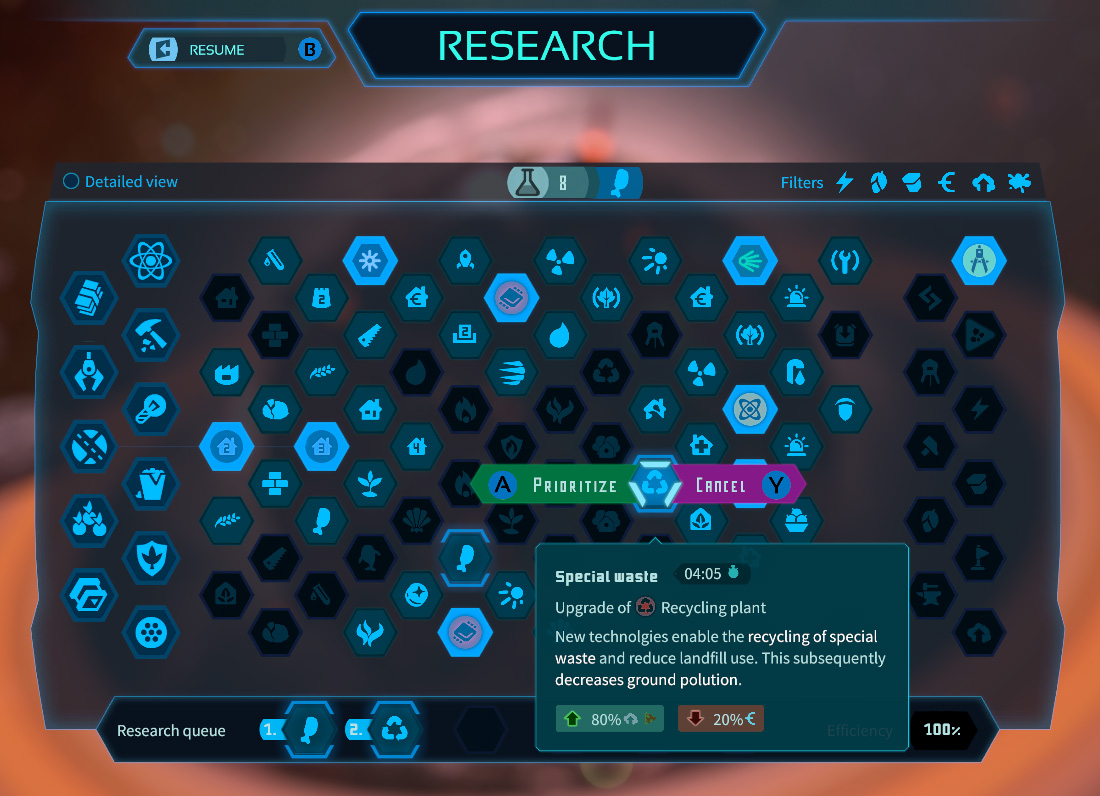
Task: Select the saw research node
Action: (370, 335)
